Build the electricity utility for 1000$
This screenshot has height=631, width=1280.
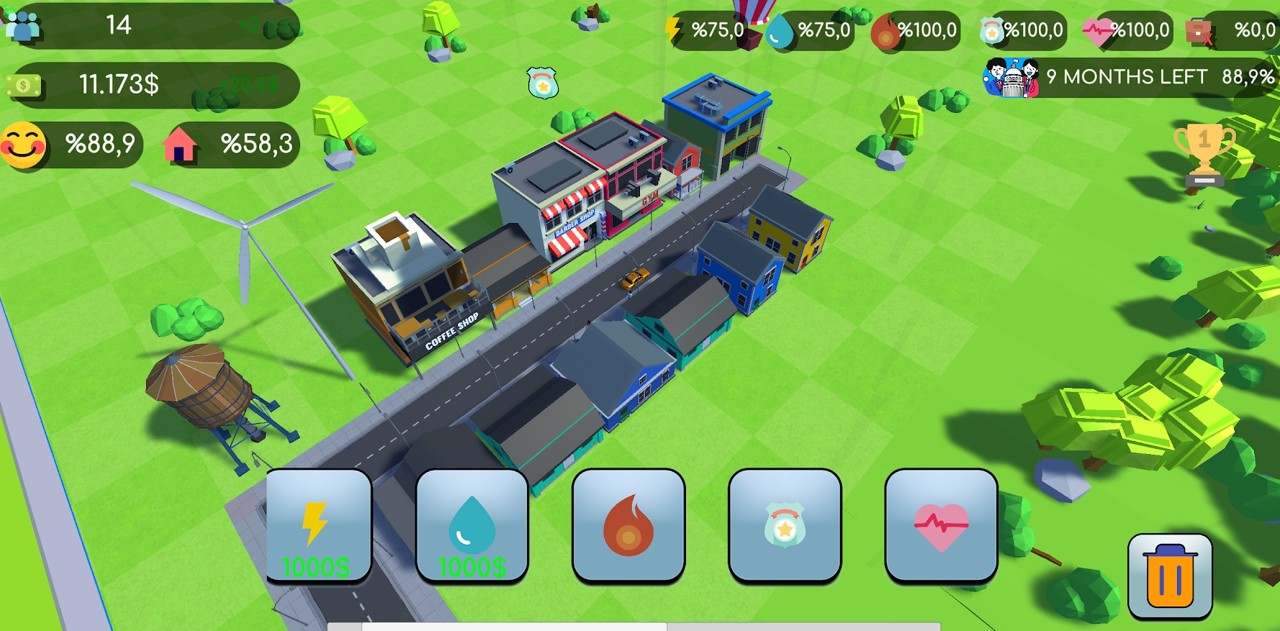pyautogui.click(x=318, y=526)
